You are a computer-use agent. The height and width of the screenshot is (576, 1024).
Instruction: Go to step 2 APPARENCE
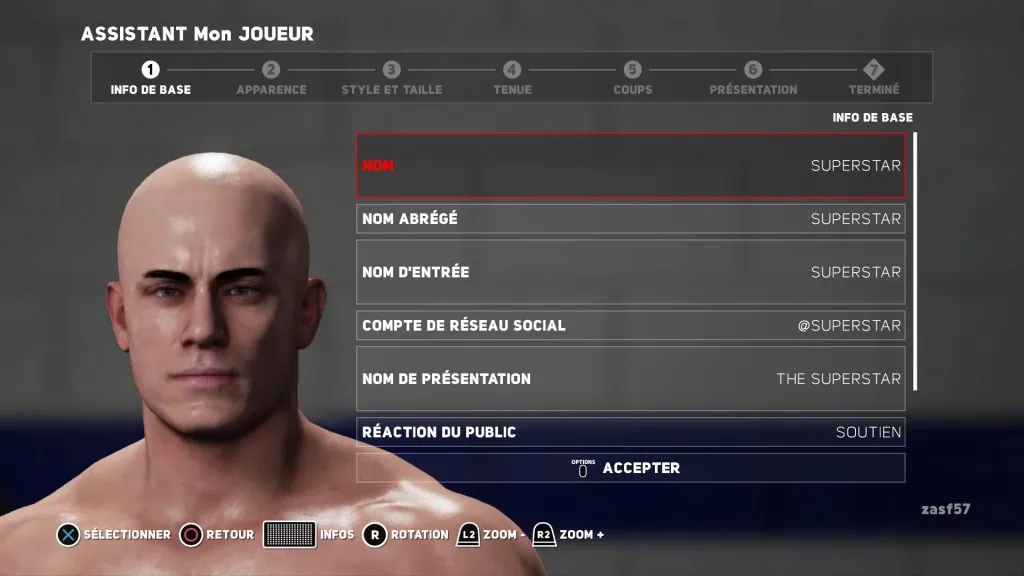tap(271, 78)
